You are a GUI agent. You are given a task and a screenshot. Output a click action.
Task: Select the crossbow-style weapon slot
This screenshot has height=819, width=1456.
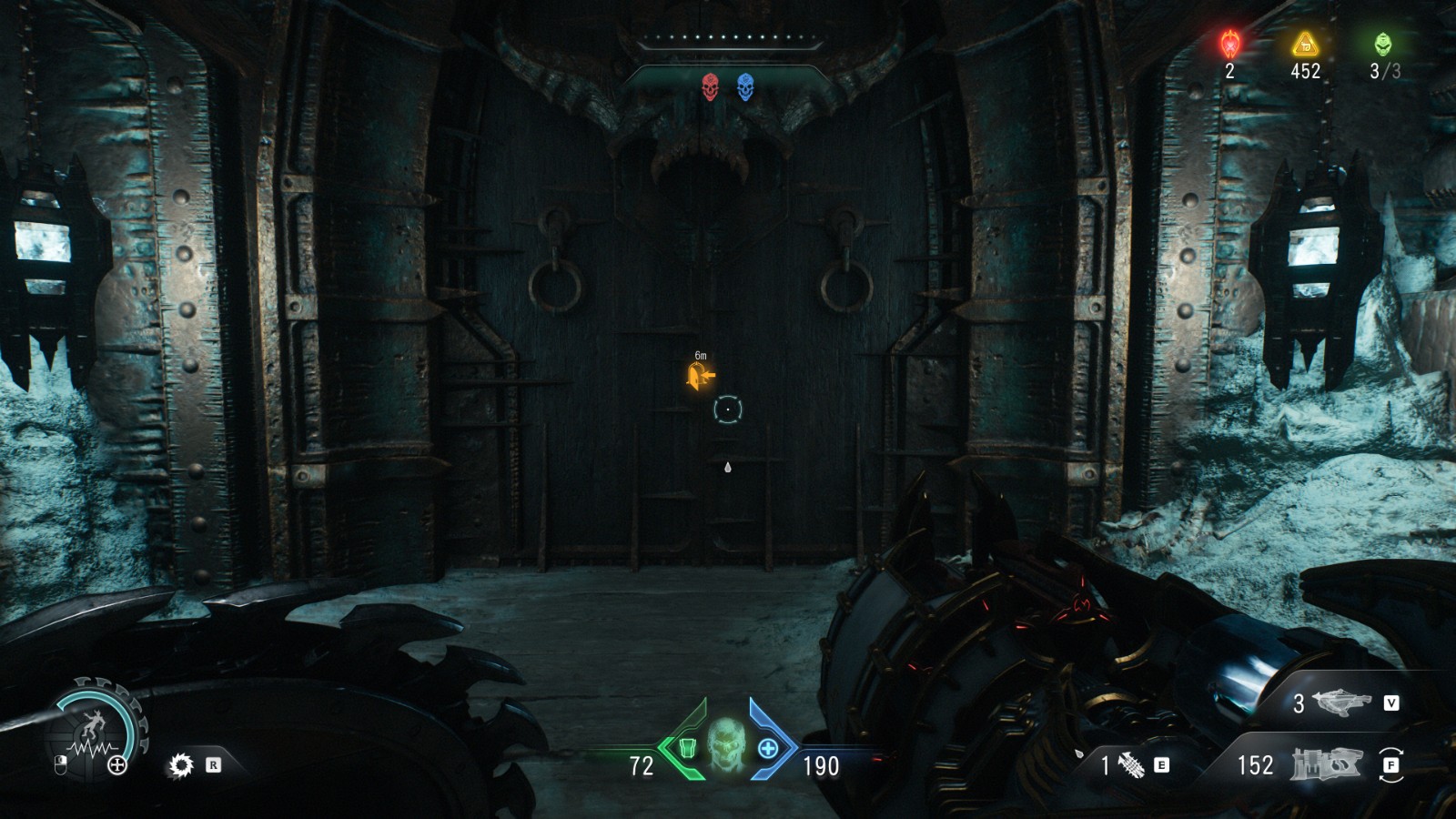[1341, 702]
